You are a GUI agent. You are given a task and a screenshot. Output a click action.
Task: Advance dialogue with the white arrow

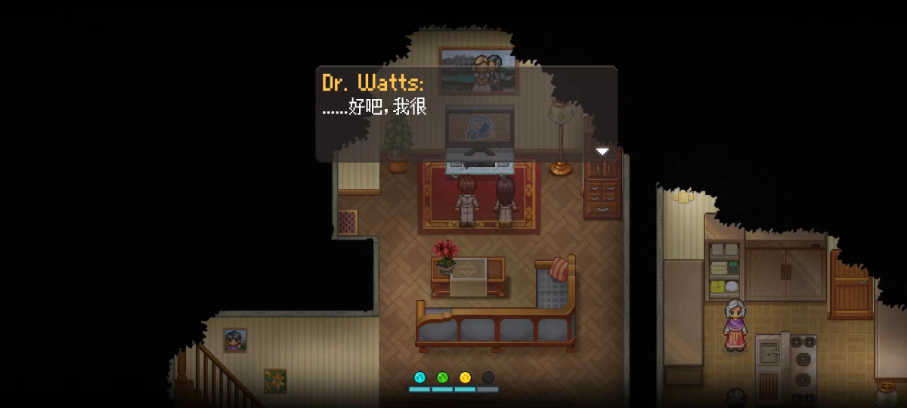coord(602,151)
